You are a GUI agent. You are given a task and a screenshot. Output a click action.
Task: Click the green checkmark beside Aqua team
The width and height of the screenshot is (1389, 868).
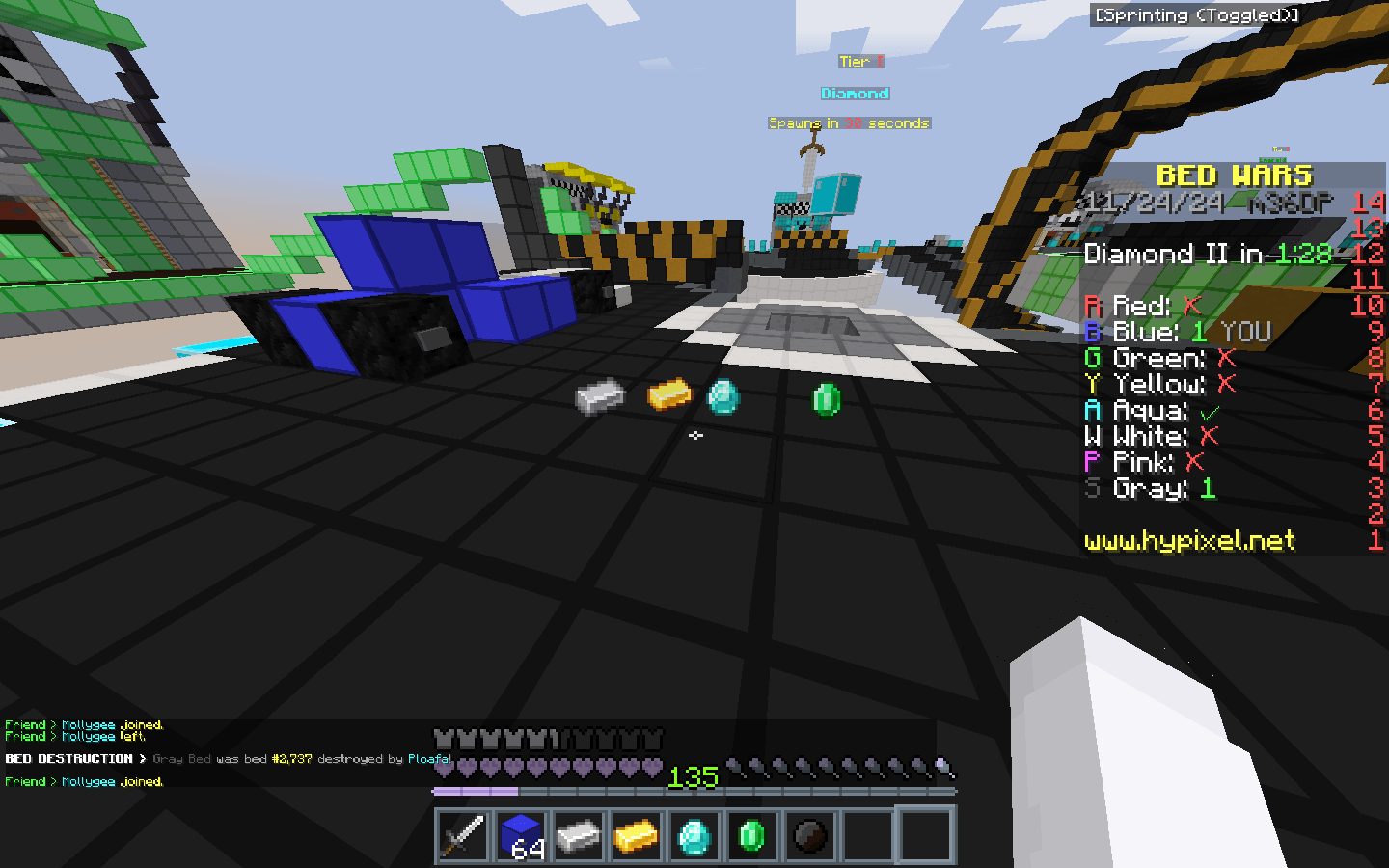point(1212,410)
